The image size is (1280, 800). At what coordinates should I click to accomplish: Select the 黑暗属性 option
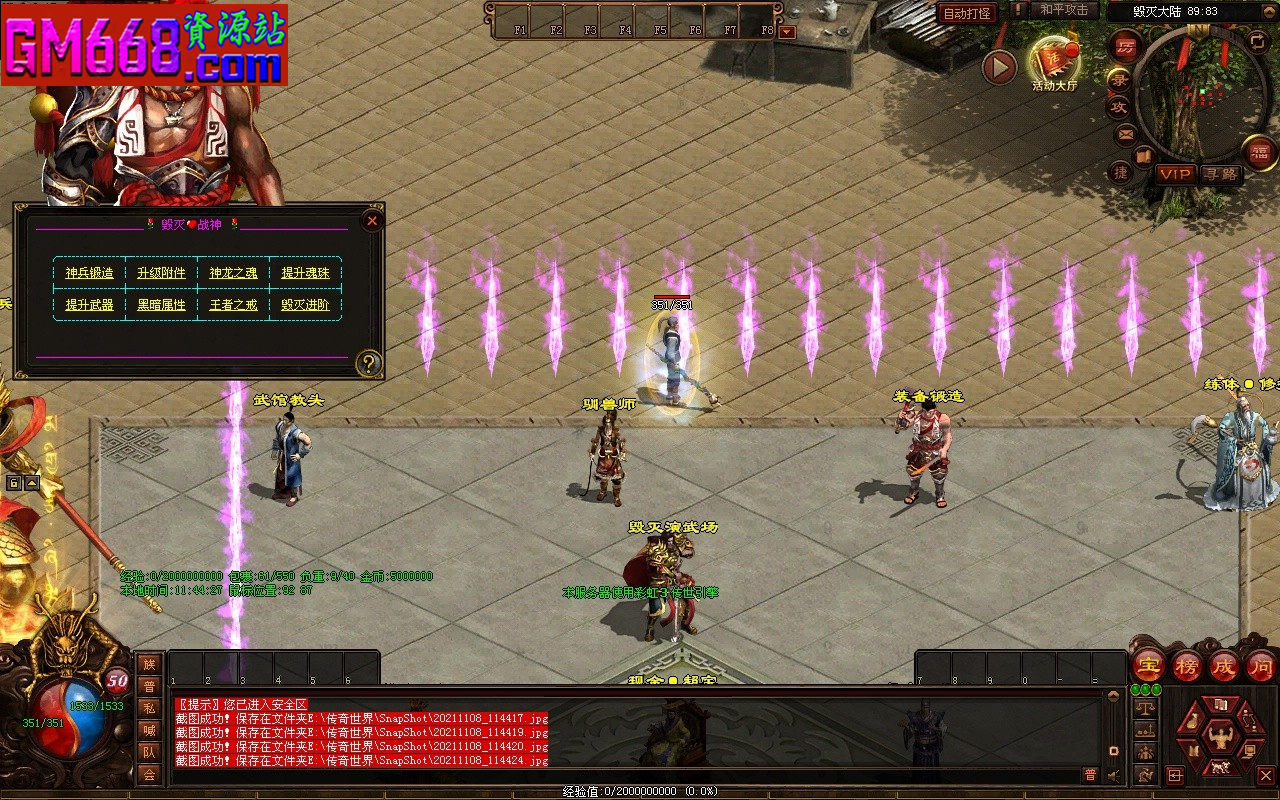pyautogui.click(x=161, y=305)
